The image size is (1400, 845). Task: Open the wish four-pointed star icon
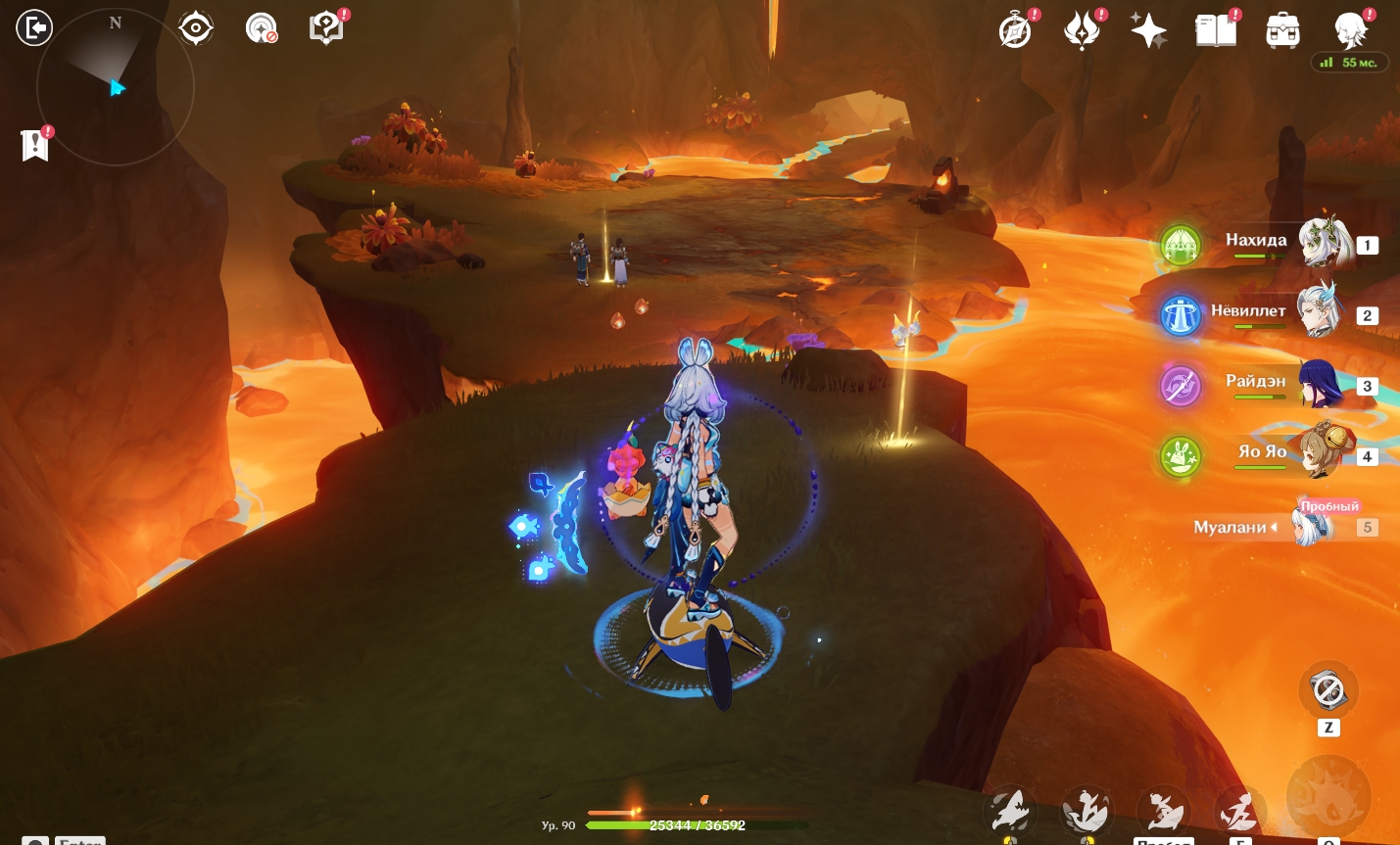tap(1148, 30)
